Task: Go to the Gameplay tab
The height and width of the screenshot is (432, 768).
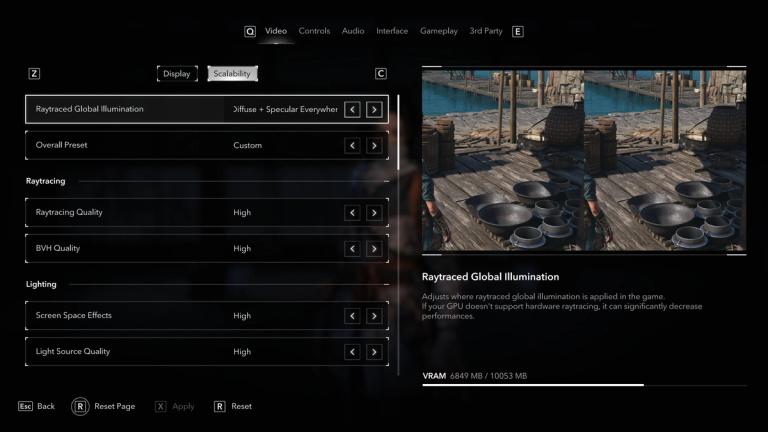Action: pyautogui.click(x=439, y=31)
